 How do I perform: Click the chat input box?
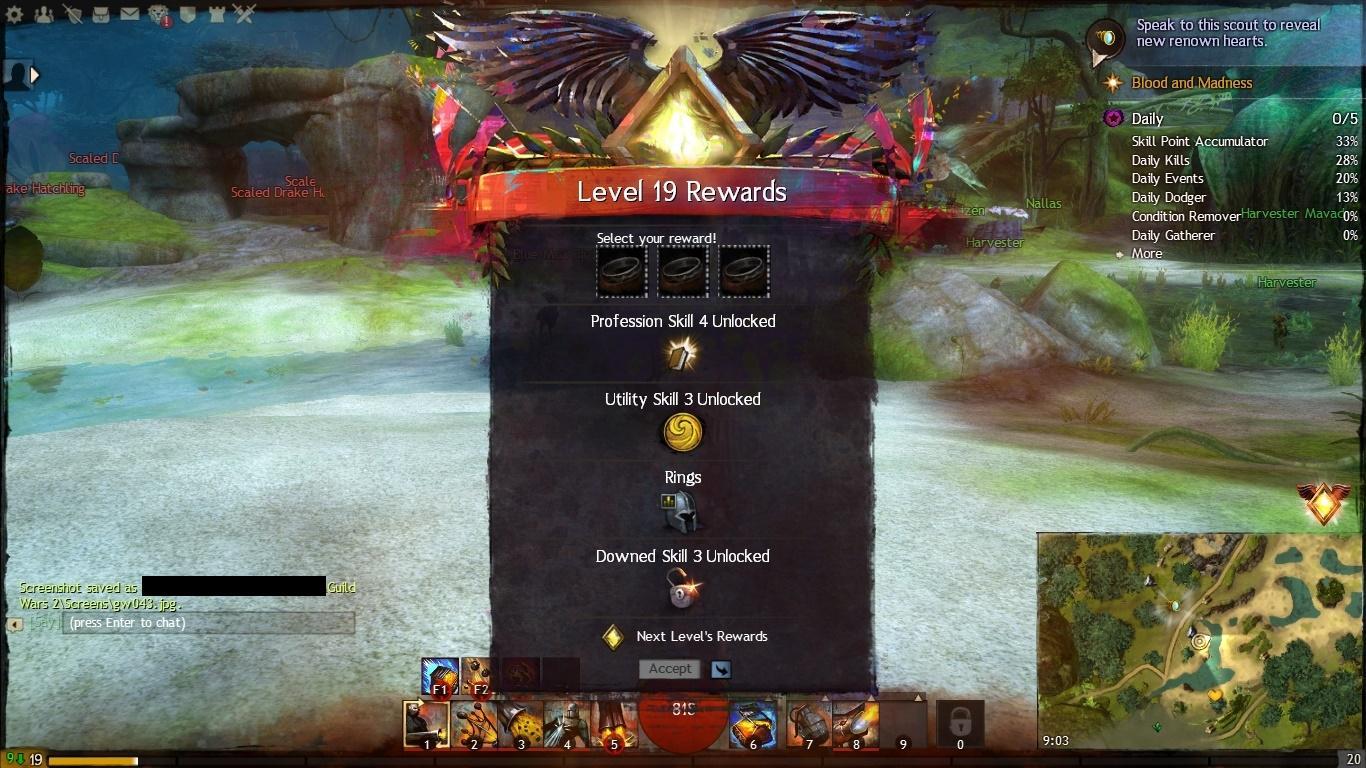coord(208,623)
